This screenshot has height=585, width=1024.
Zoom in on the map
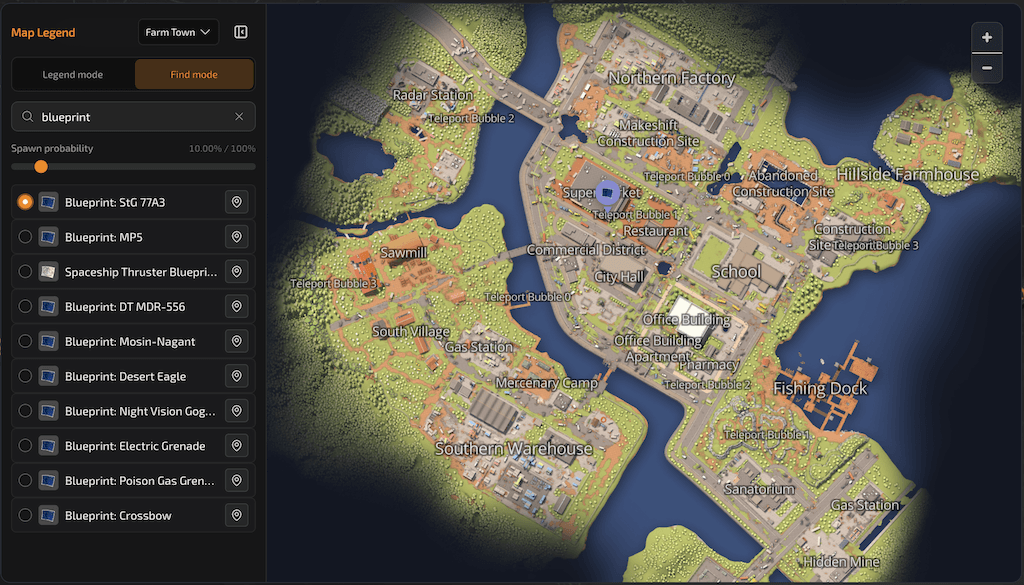987,38
